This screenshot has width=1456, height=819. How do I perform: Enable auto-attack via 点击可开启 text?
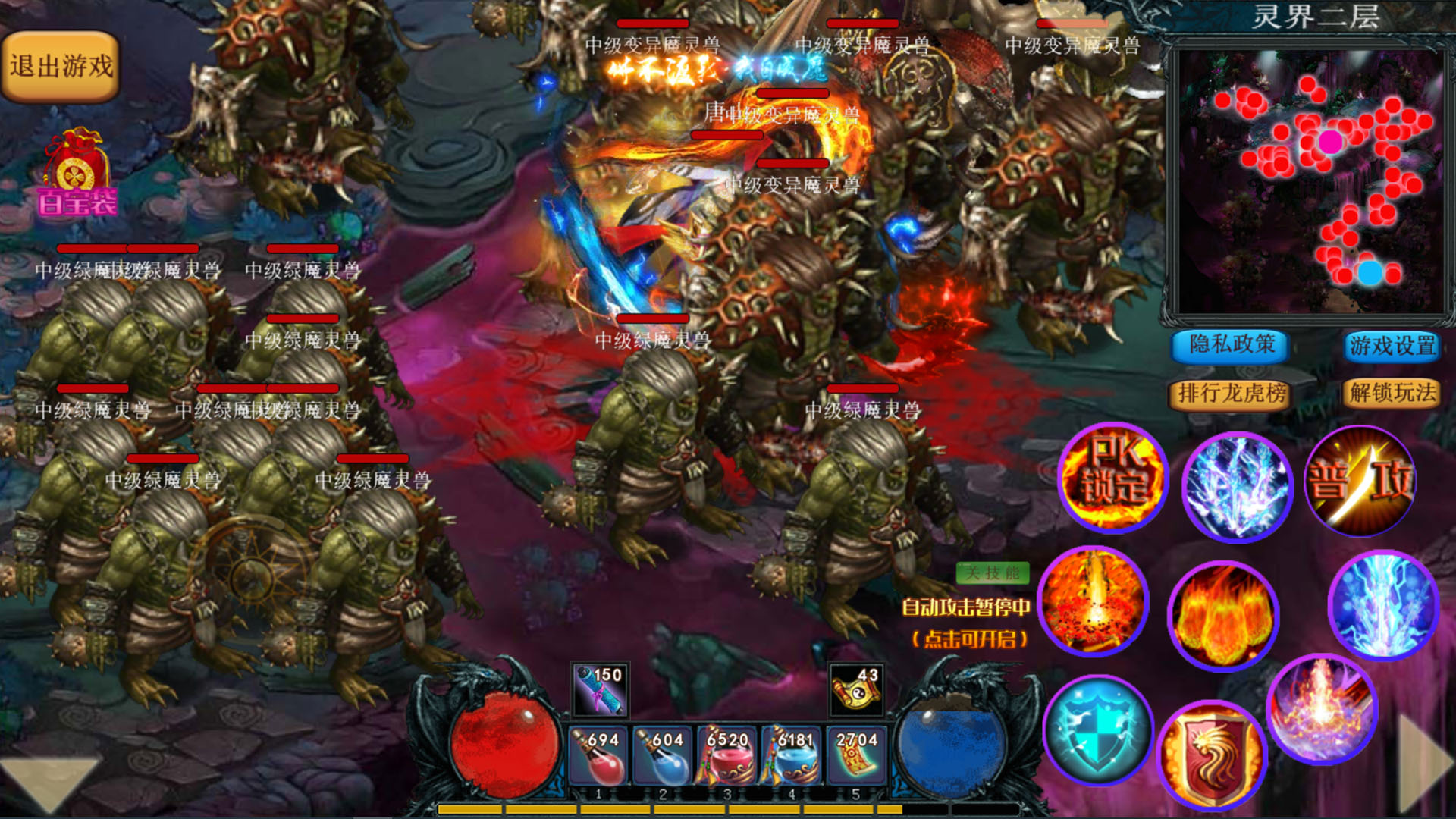(x=971, y=639)
